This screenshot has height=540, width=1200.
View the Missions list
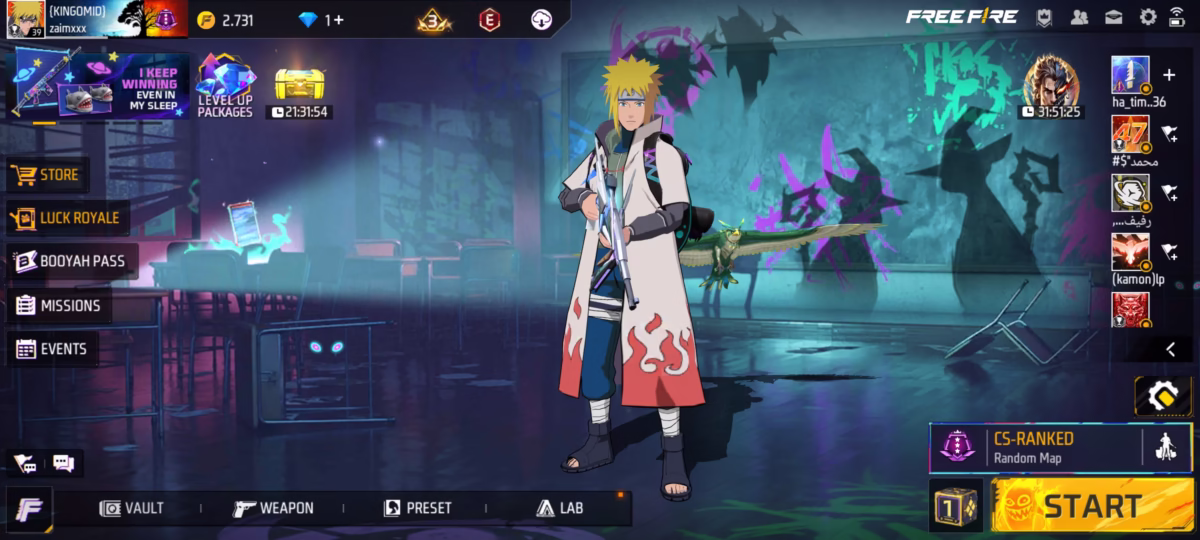pyautogui.click(x=58, y=306)
